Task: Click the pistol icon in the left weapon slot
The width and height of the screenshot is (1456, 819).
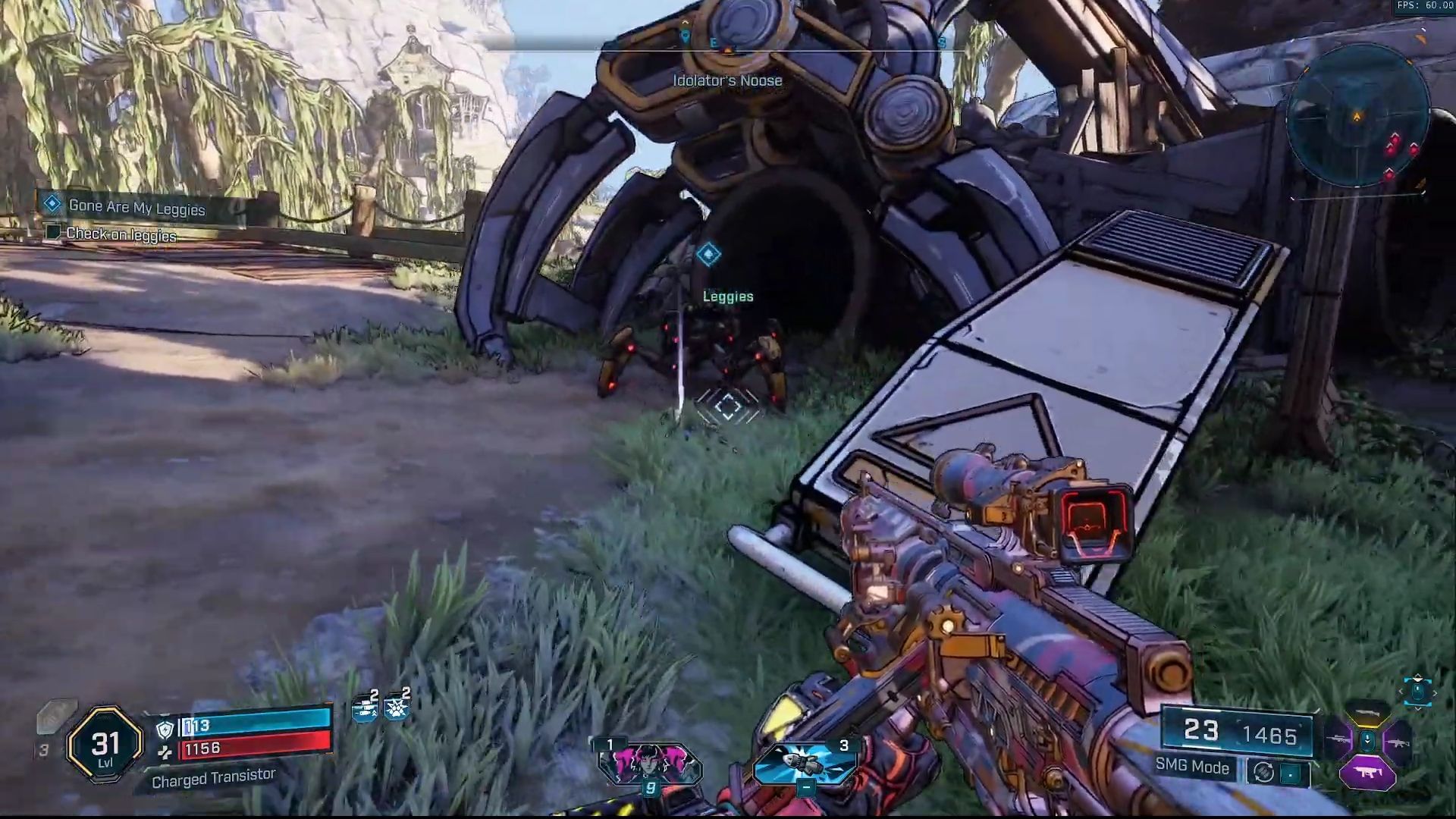Action: [1341, 739]
